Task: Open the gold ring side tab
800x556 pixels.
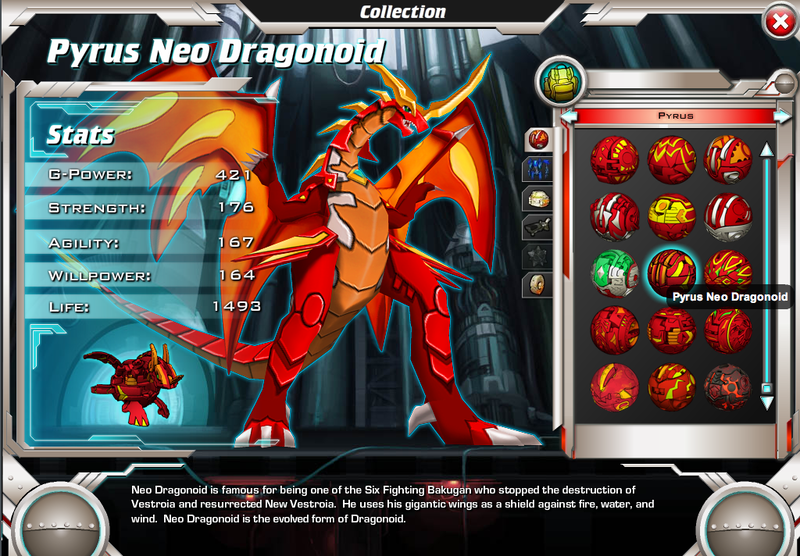Action: (539, 285)
